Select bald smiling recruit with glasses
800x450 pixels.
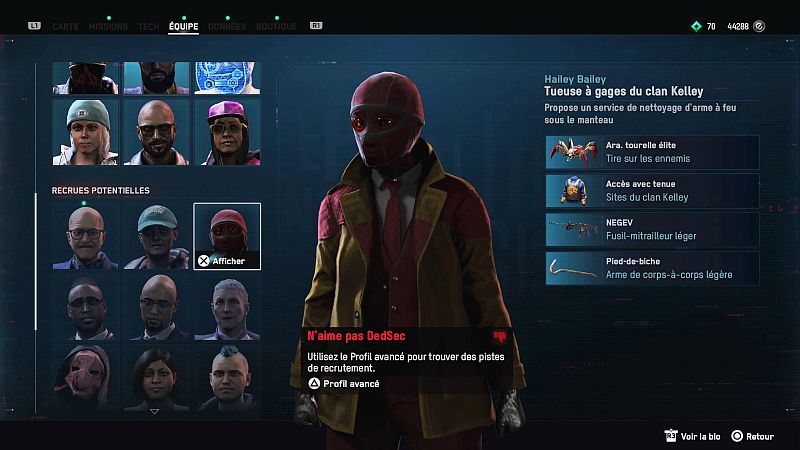(85, 236)
